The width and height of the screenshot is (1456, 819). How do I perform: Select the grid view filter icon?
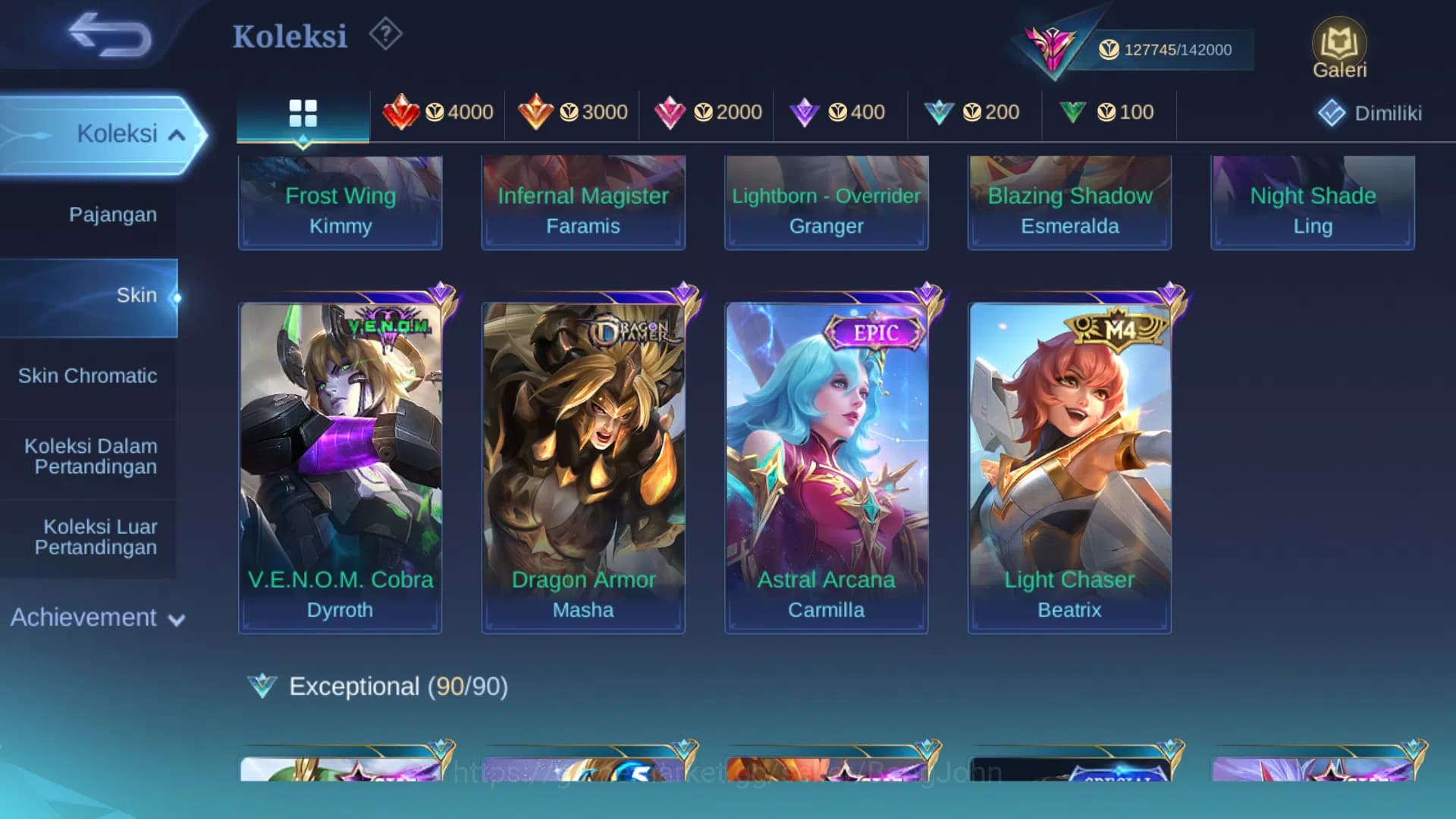coord(303,112)
